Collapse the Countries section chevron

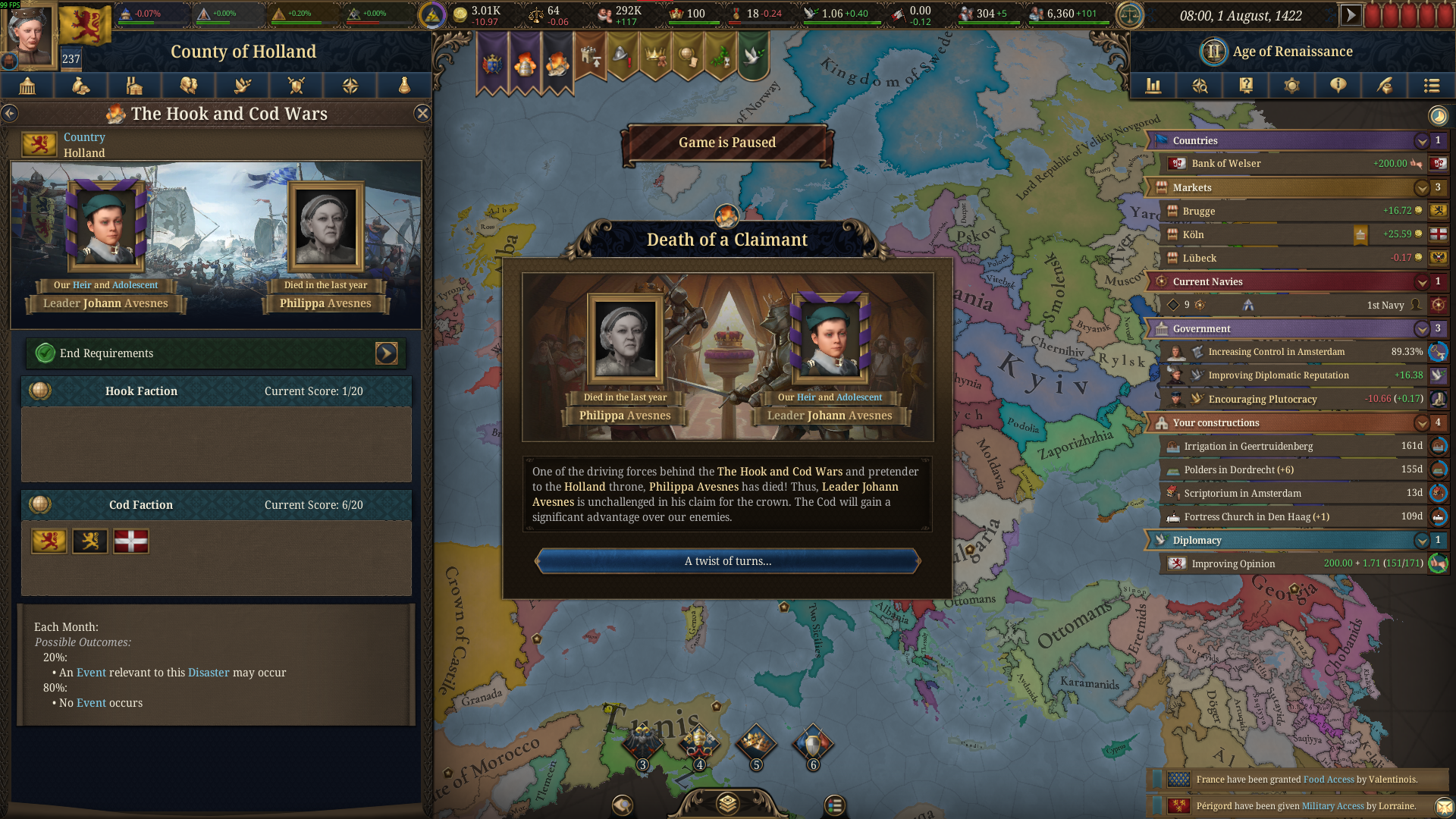(1423, 141)
